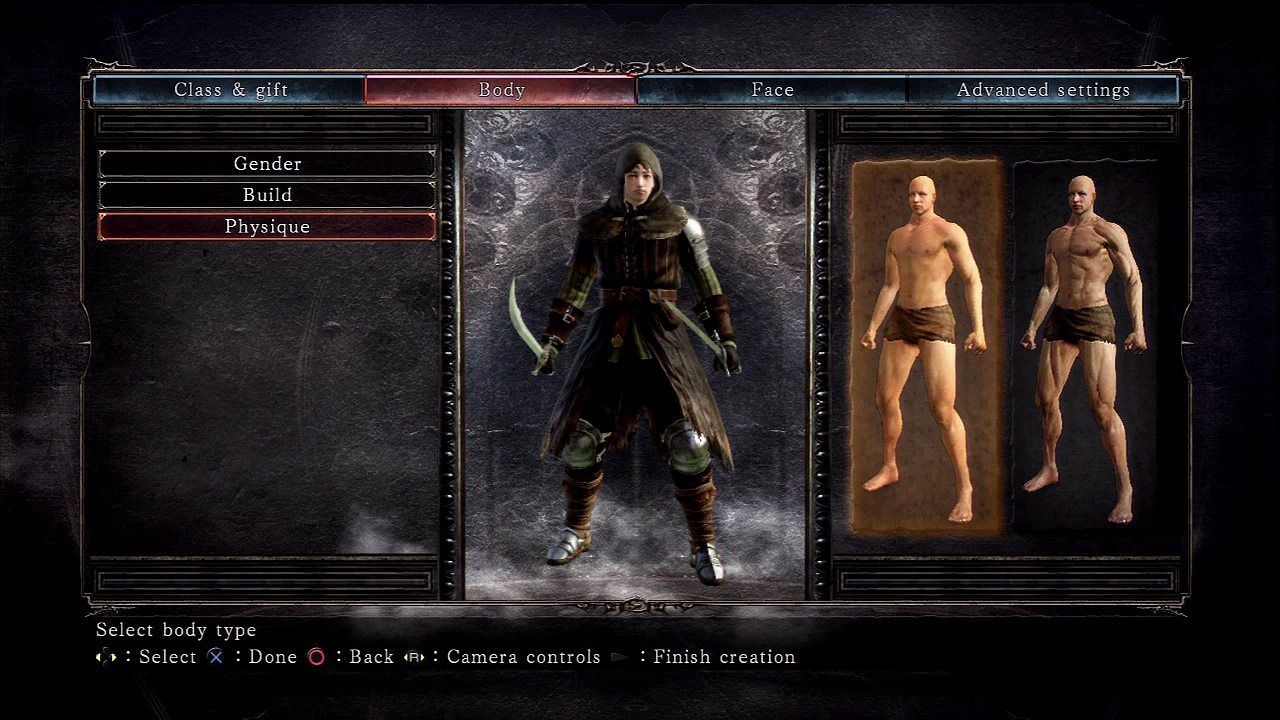The height and width of the screenshot is (720, 1280).
Task: Open the Advanced settings tab
Action: click(x=1043, y=90)
